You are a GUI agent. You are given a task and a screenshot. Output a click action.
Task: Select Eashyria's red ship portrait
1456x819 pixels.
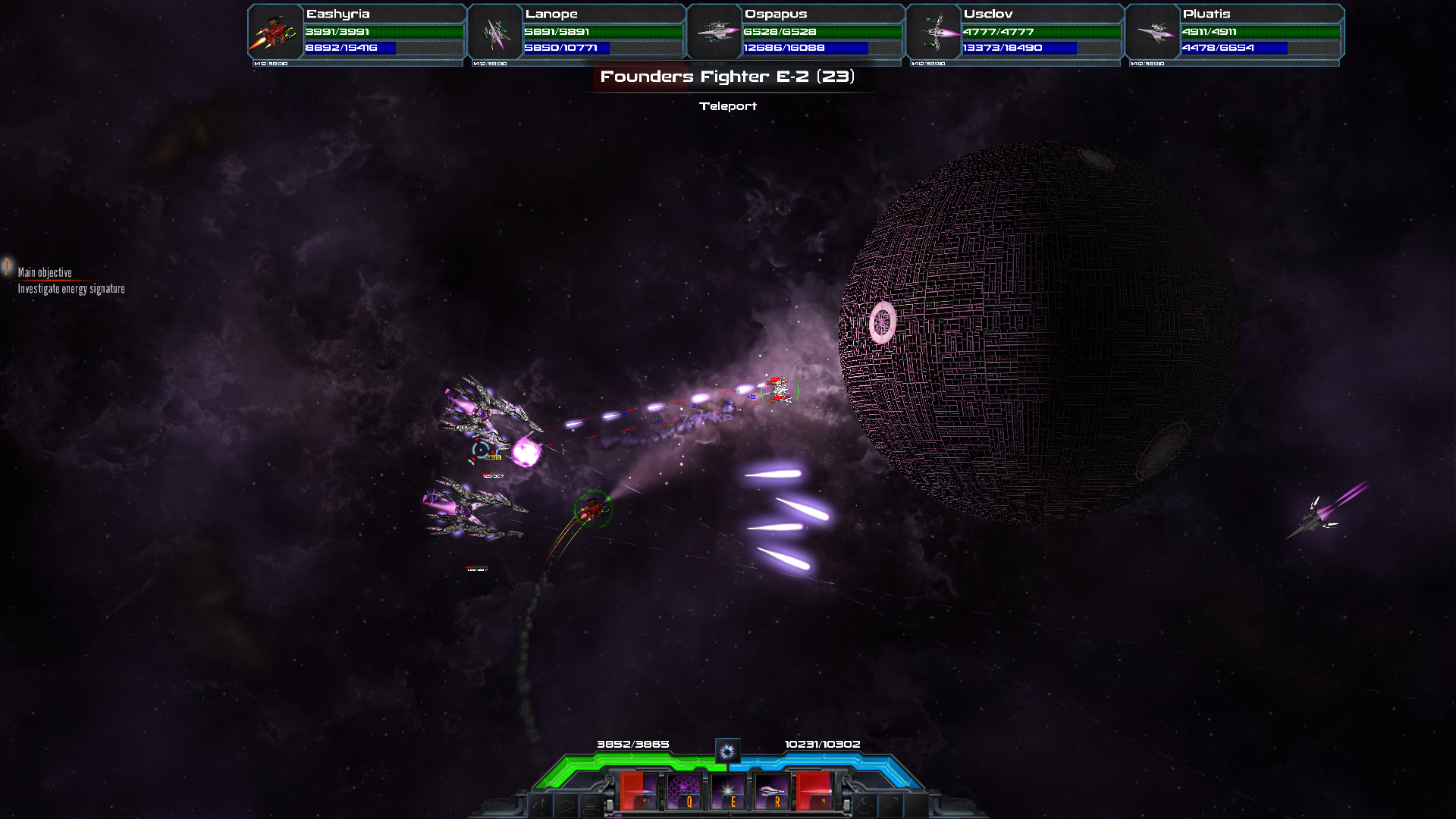pos(273,32)
